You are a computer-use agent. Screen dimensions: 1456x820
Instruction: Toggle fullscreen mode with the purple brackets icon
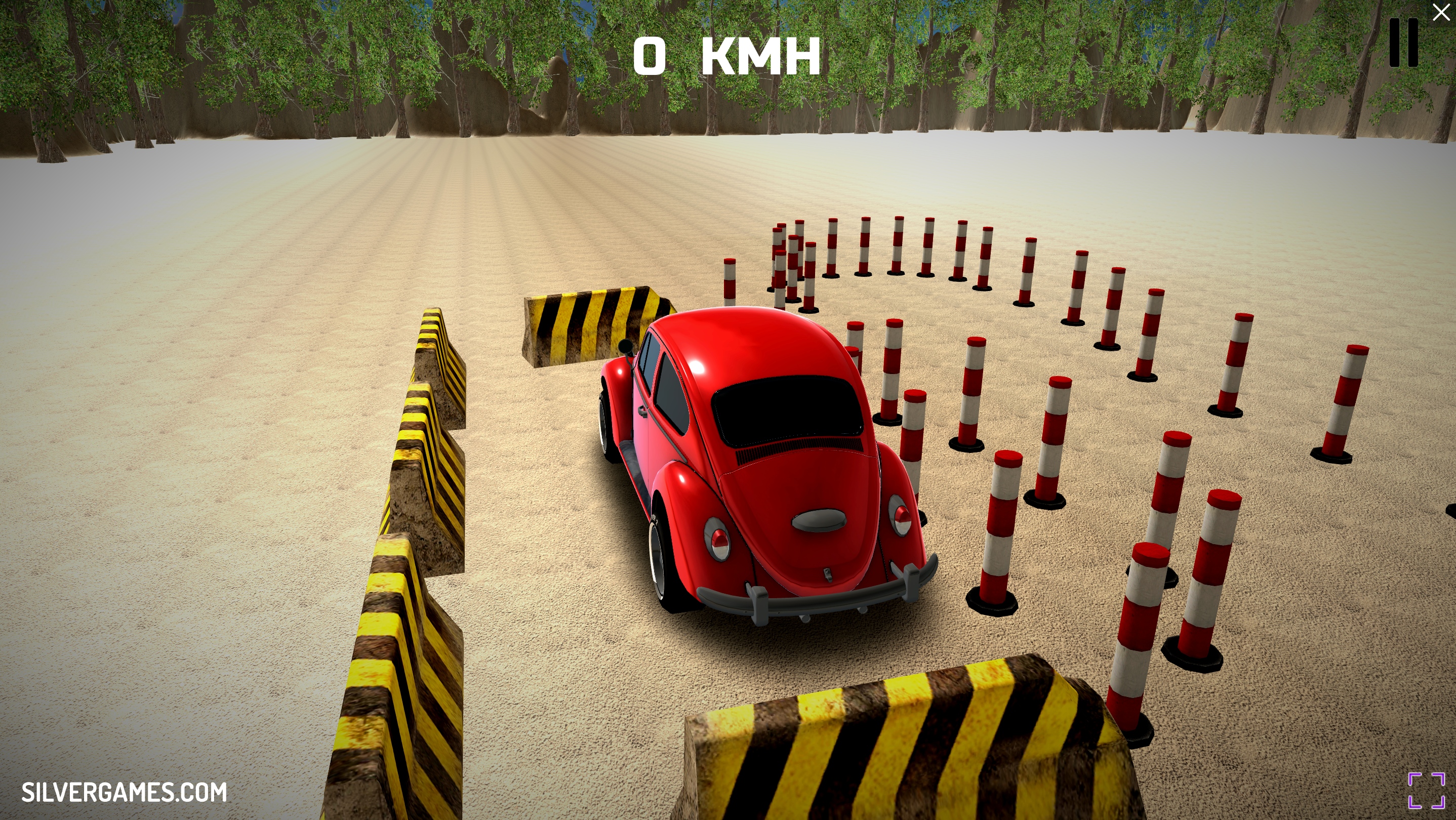(1426, 791)
